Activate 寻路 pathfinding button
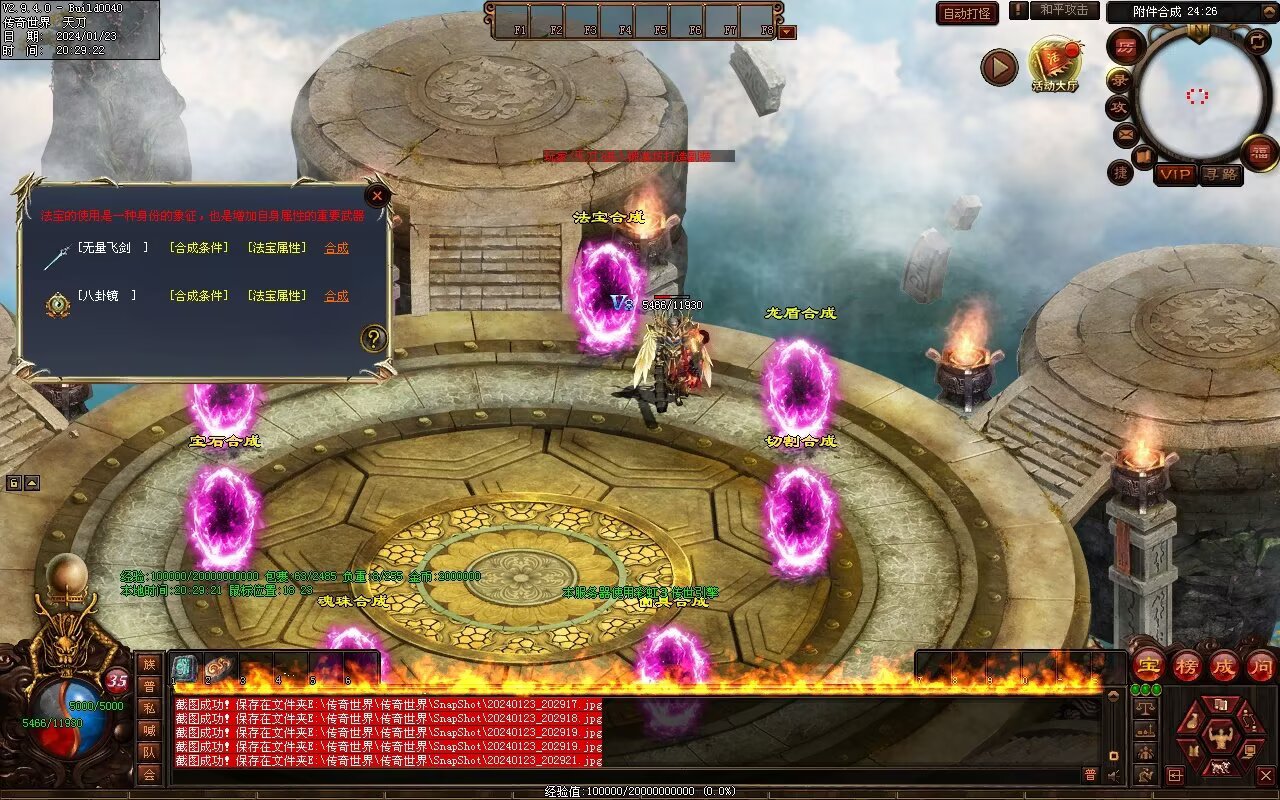The image size is (1280, 800). tap(1221, 174)
